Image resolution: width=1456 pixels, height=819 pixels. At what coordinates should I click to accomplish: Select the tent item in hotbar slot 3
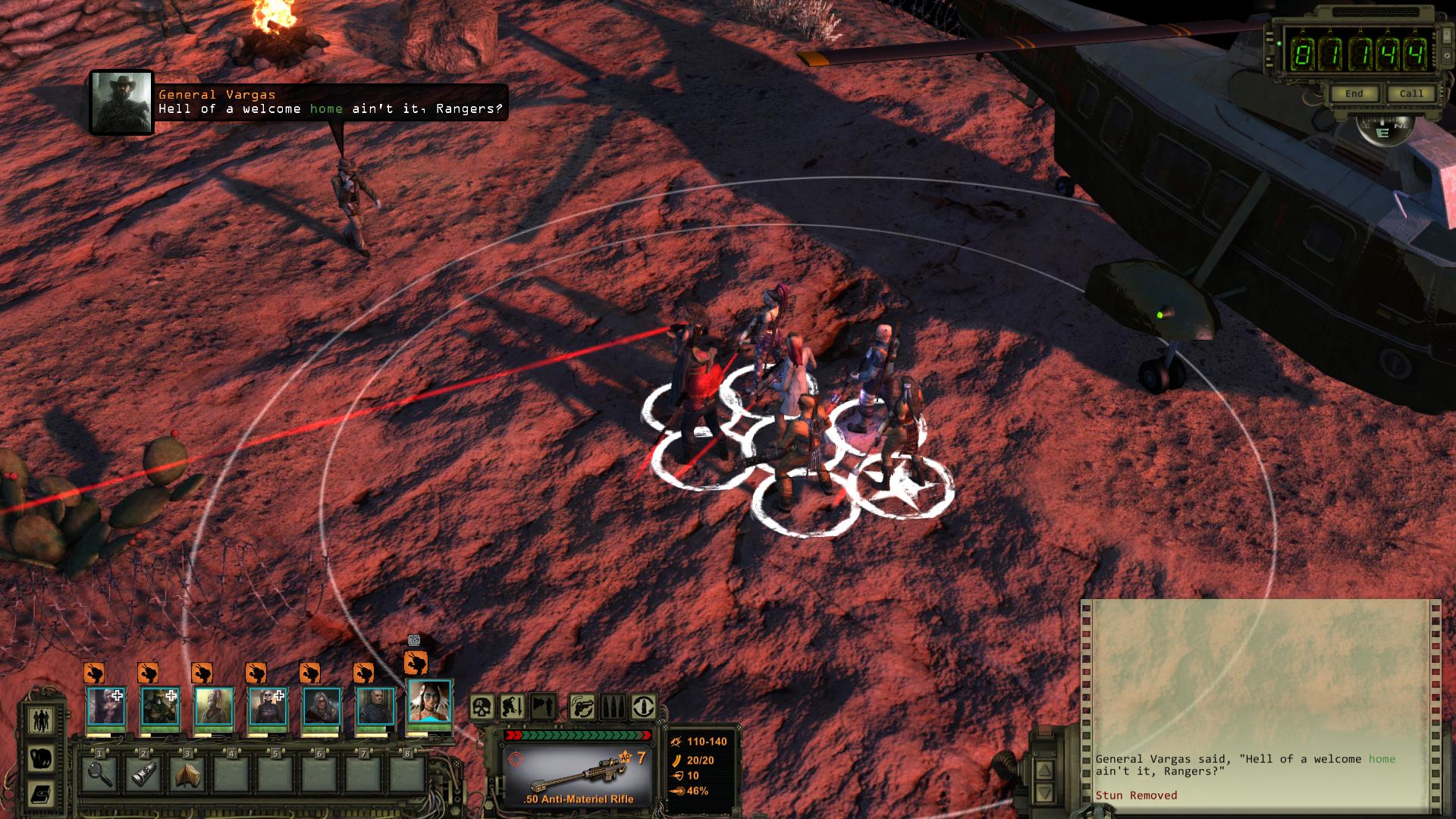point(187,774)
